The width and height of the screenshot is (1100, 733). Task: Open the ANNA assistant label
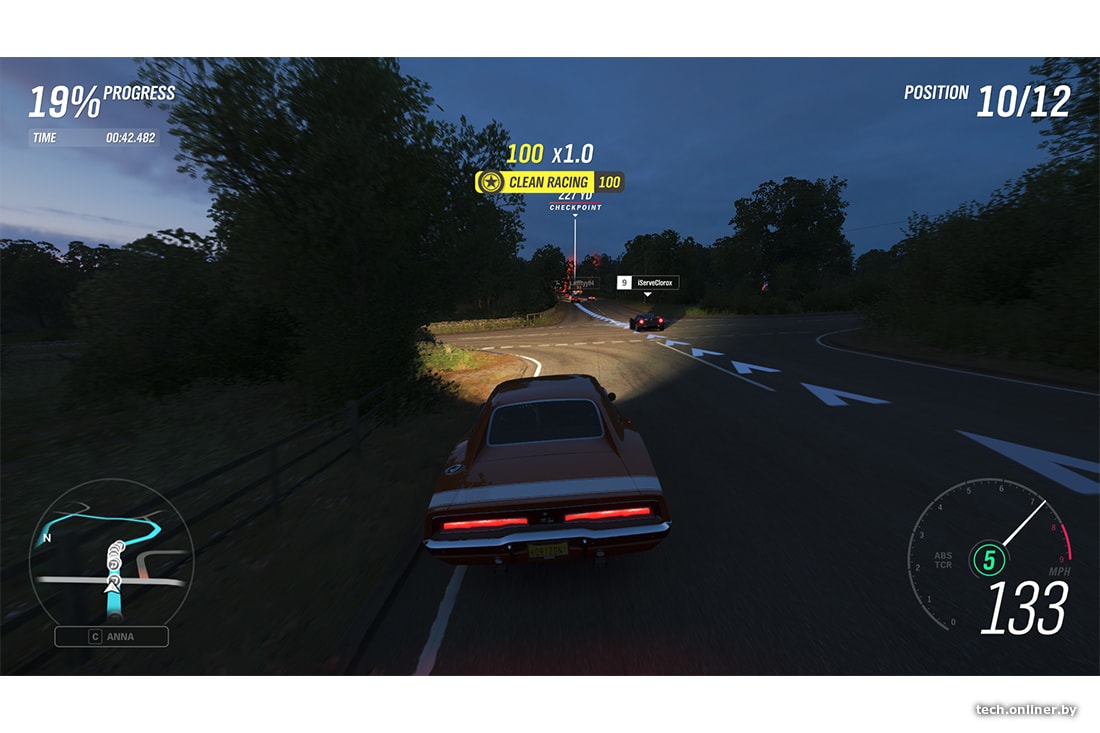111,636
